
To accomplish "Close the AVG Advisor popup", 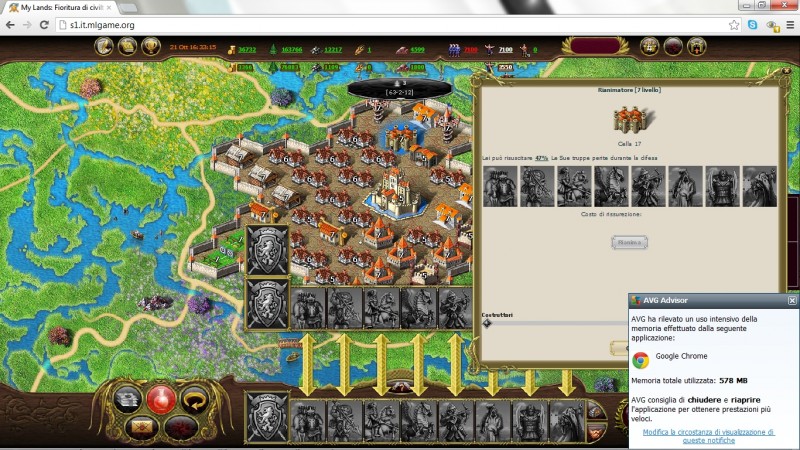I will [x=792, y=300].
